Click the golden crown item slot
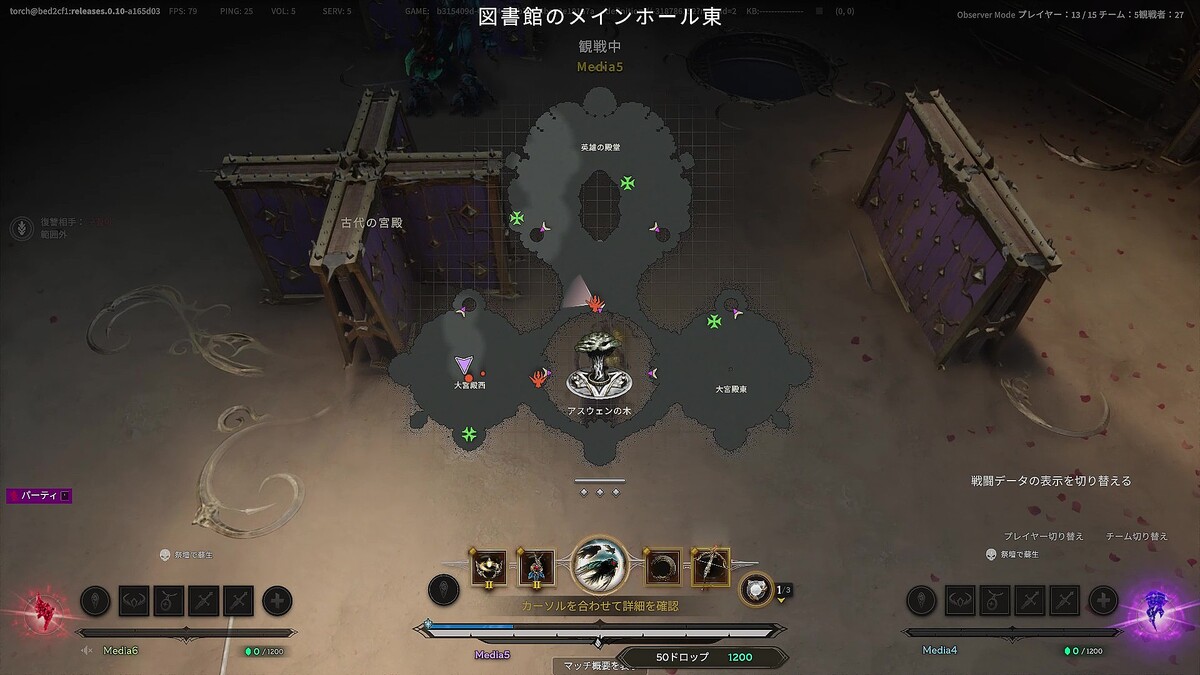1200x675 pixels. [490, 567]
